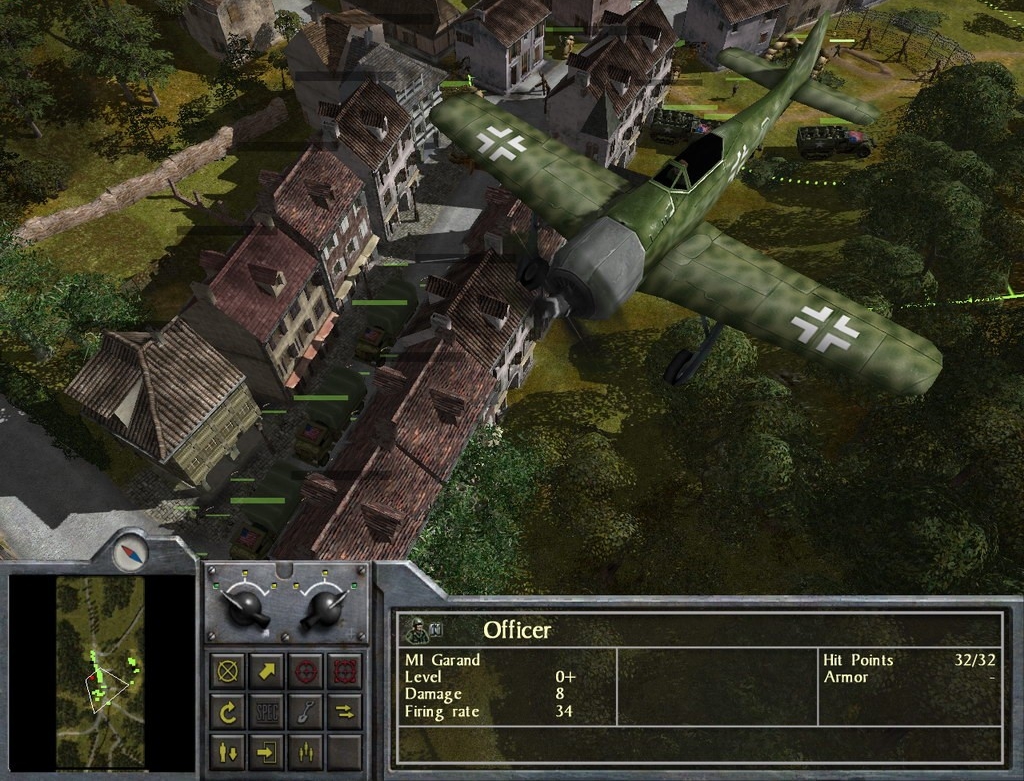Choose the shovel dig-in command
The height and width of the screenshot is (781, 1024).
305,711
